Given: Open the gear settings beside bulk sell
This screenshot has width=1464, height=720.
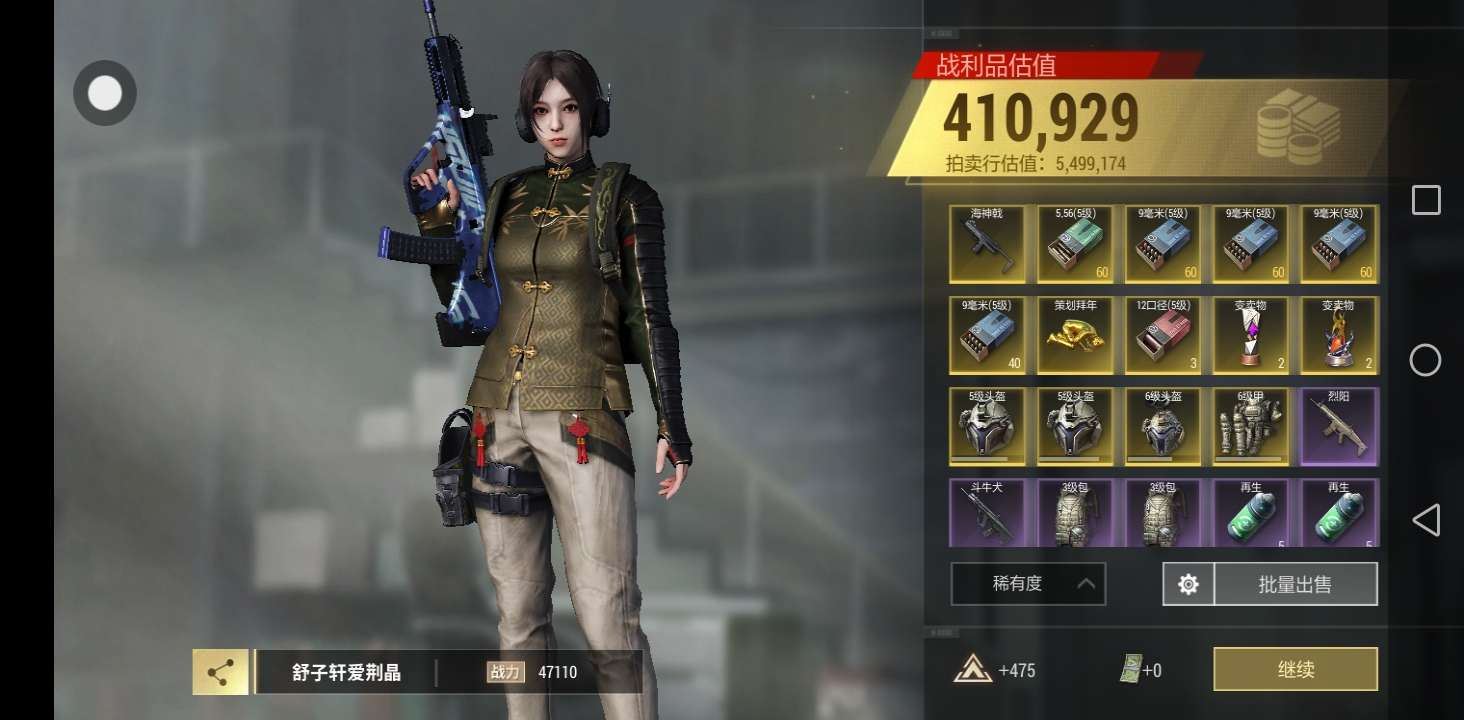Looking at the screenshot, I should pos(1188,584).
